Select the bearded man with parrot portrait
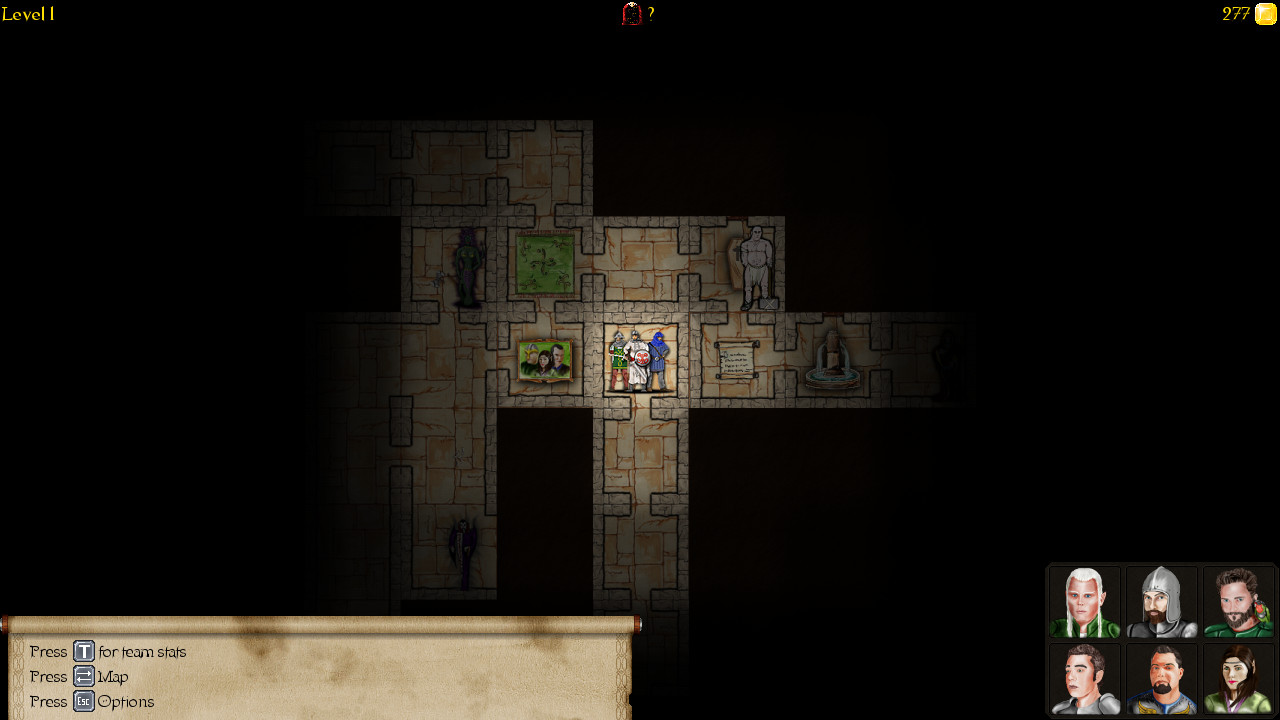The width and height of the screenshot is (1280, 720). (1238, 601)
